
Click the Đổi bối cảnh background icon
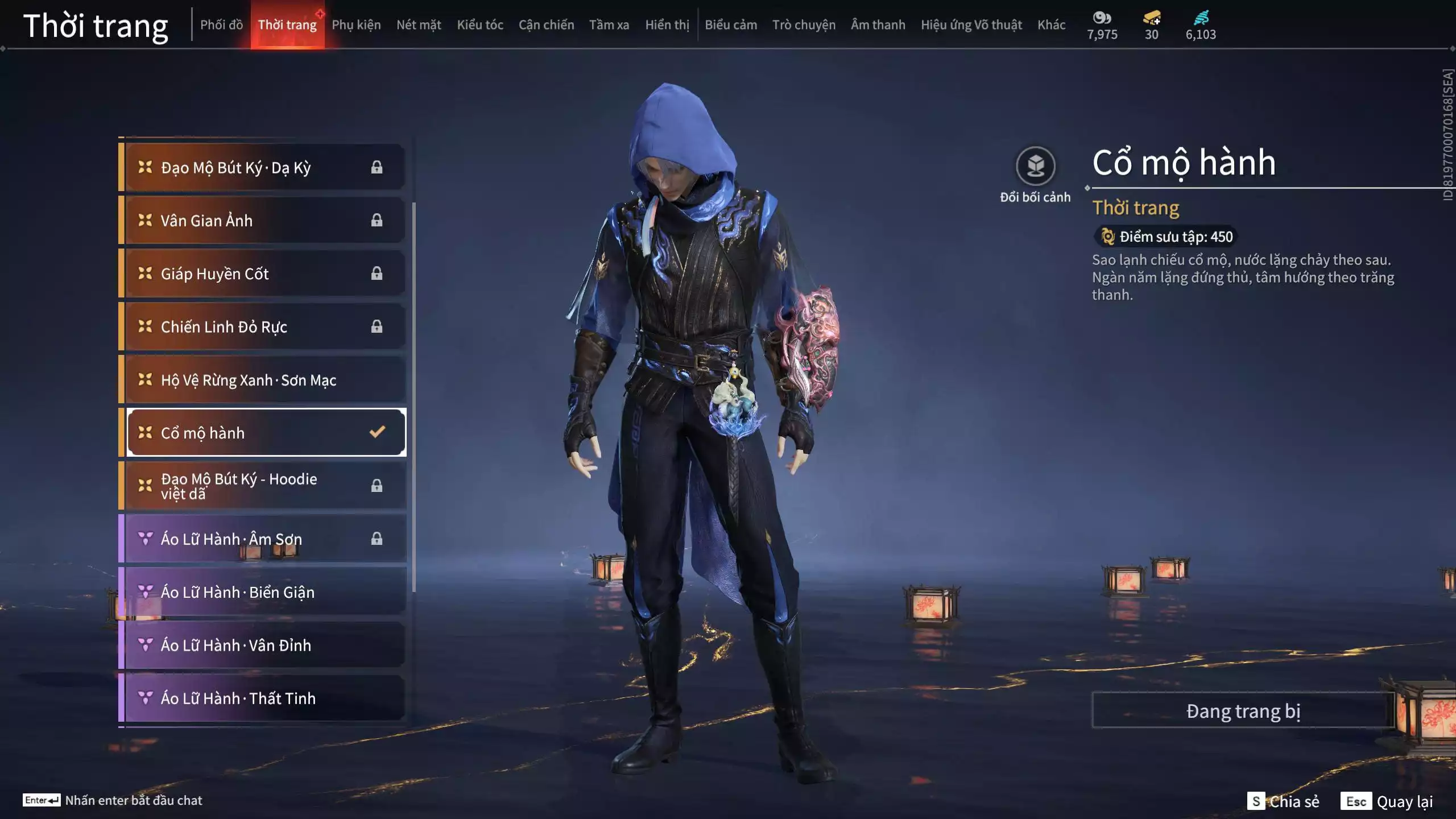[1035, 166]
